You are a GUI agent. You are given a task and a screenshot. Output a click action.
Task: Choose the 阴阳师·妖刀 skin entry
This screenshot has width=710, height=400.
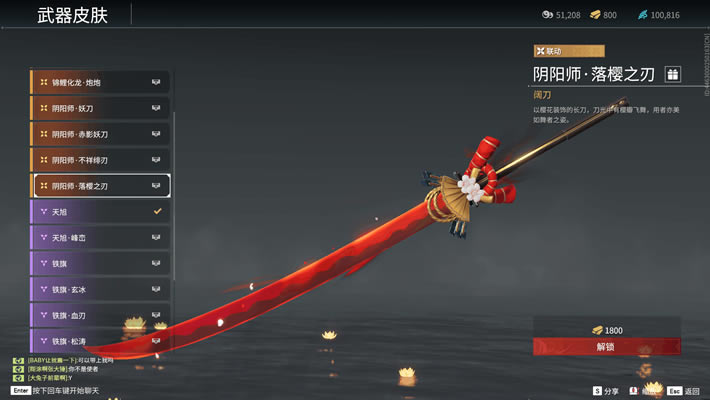[100, 108]
